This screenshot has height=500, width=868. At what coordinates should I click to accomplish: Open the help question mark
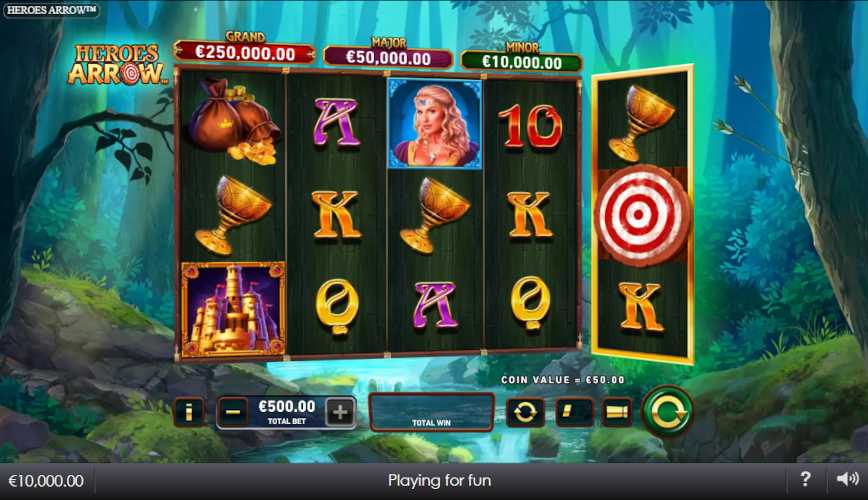805,480
